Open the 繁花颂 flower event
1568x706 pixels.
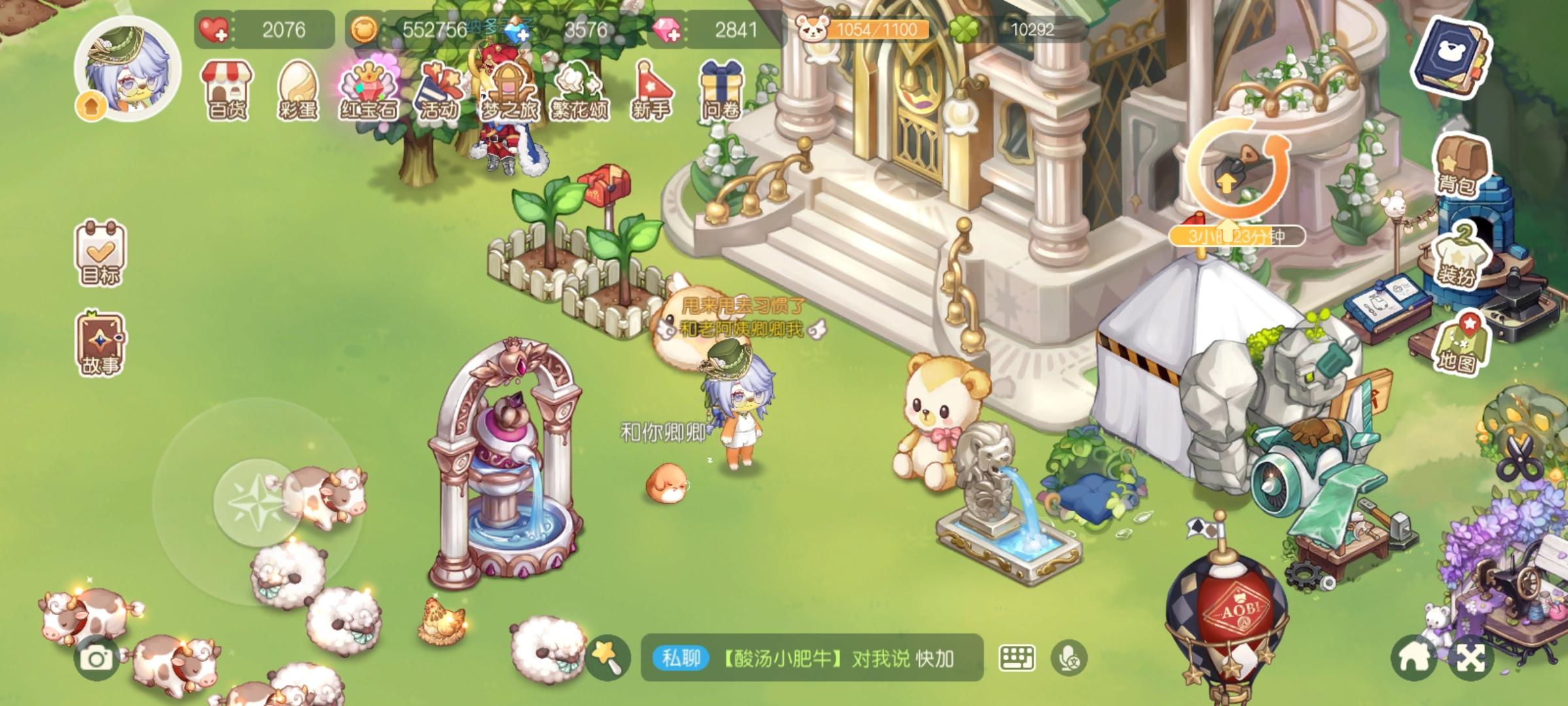[x=581, y=92]
